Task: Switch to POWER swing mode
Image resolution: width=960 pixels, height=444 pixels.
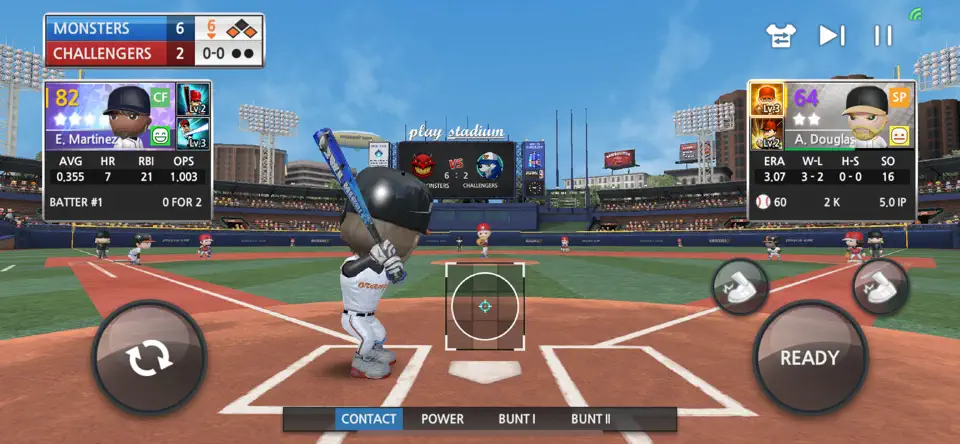Action: click(x=442, y=419)
